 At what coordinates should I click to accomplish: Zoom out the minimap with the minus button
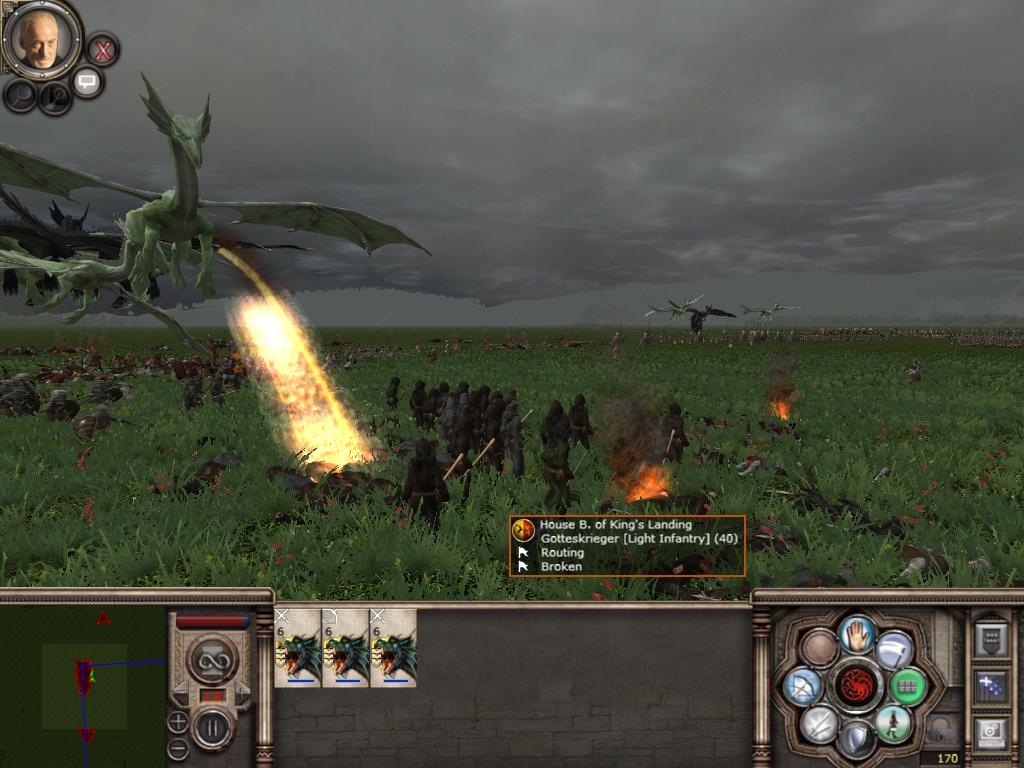tap(178, 747)
